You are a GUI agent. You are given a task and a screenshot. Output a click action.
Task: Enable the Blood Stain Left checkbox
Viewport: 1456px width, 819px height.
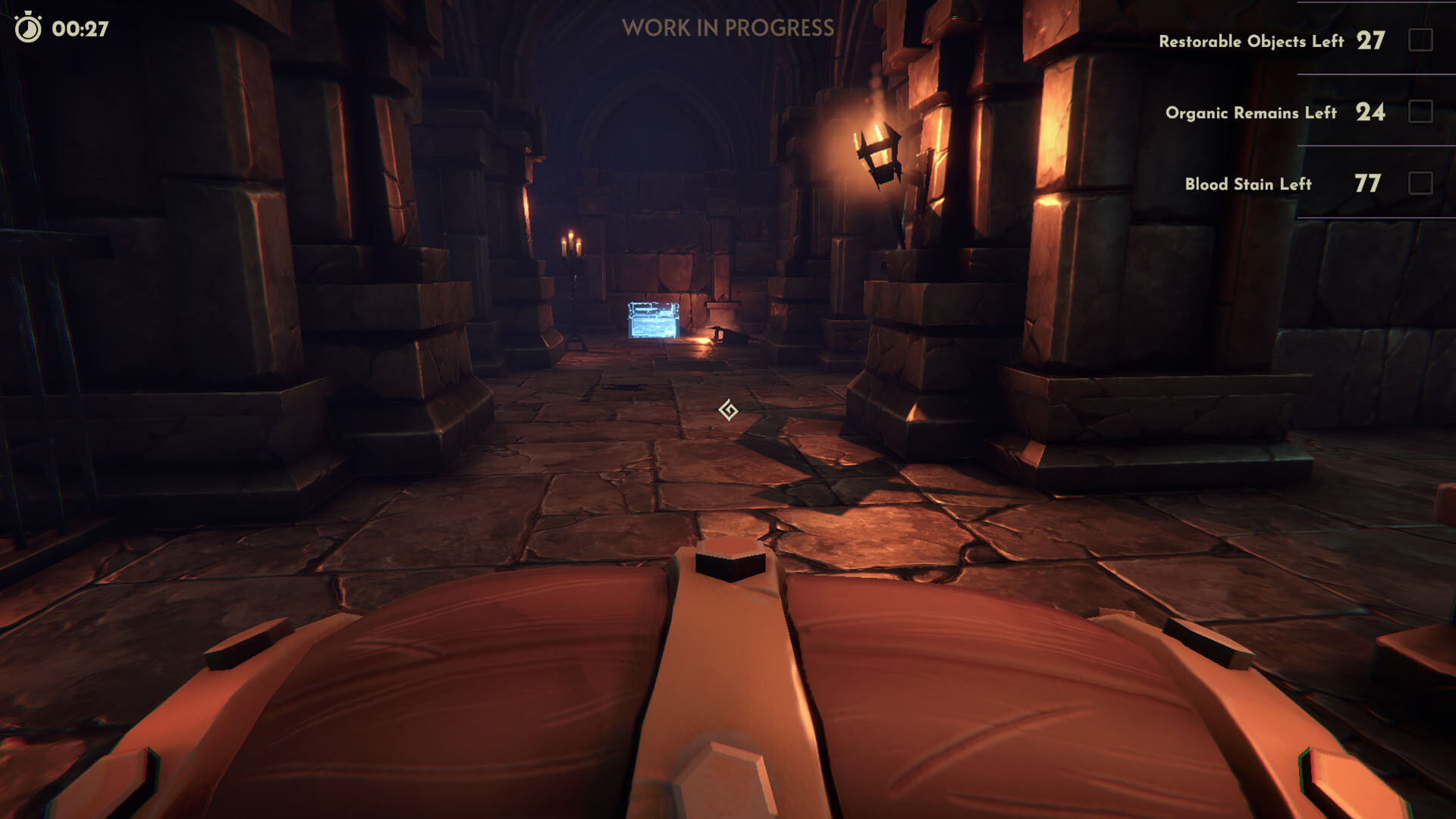(x=1420, y=182)
